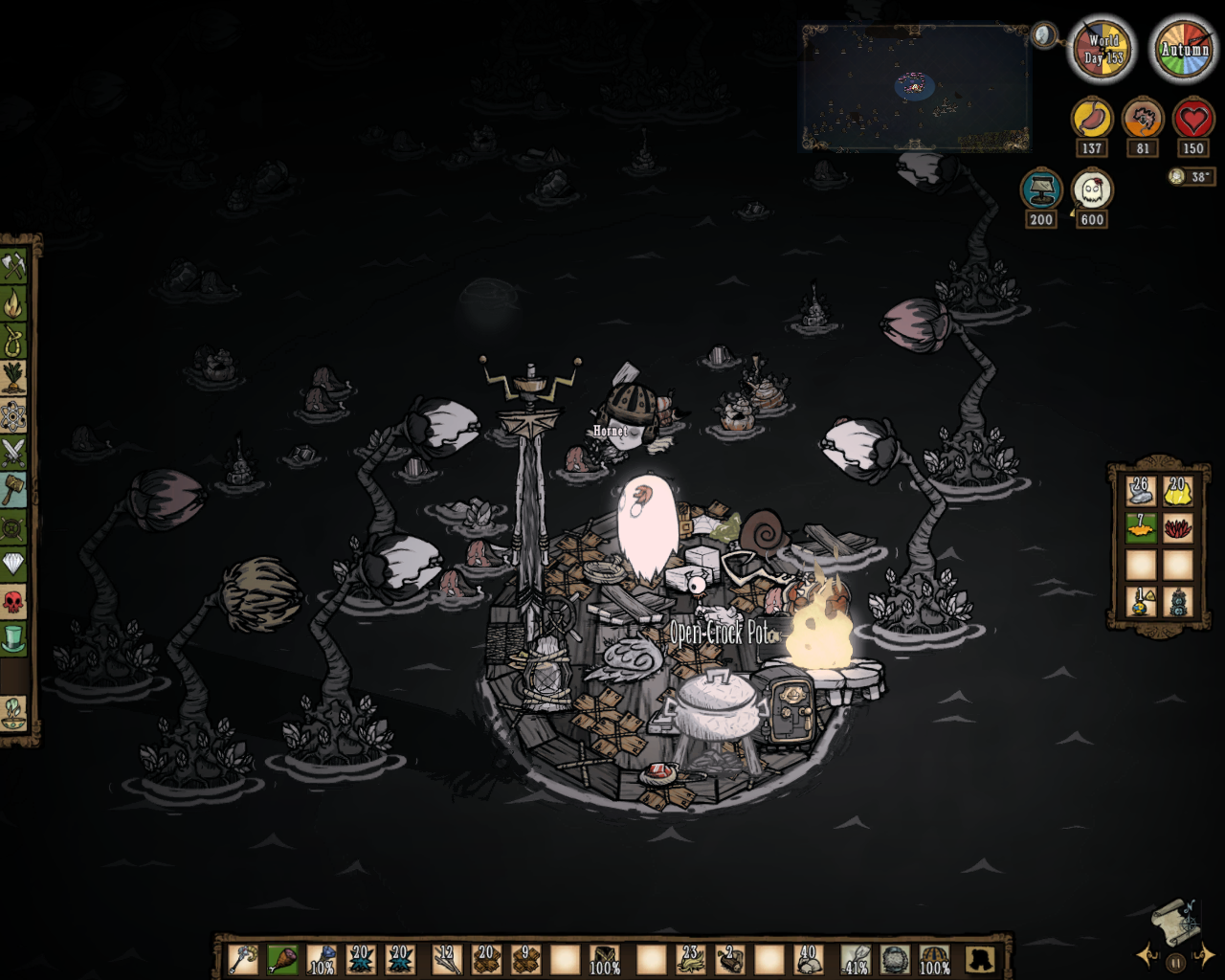Select the meat drumstick inventory slot
1225x980 pixels.
pos(282,959)
